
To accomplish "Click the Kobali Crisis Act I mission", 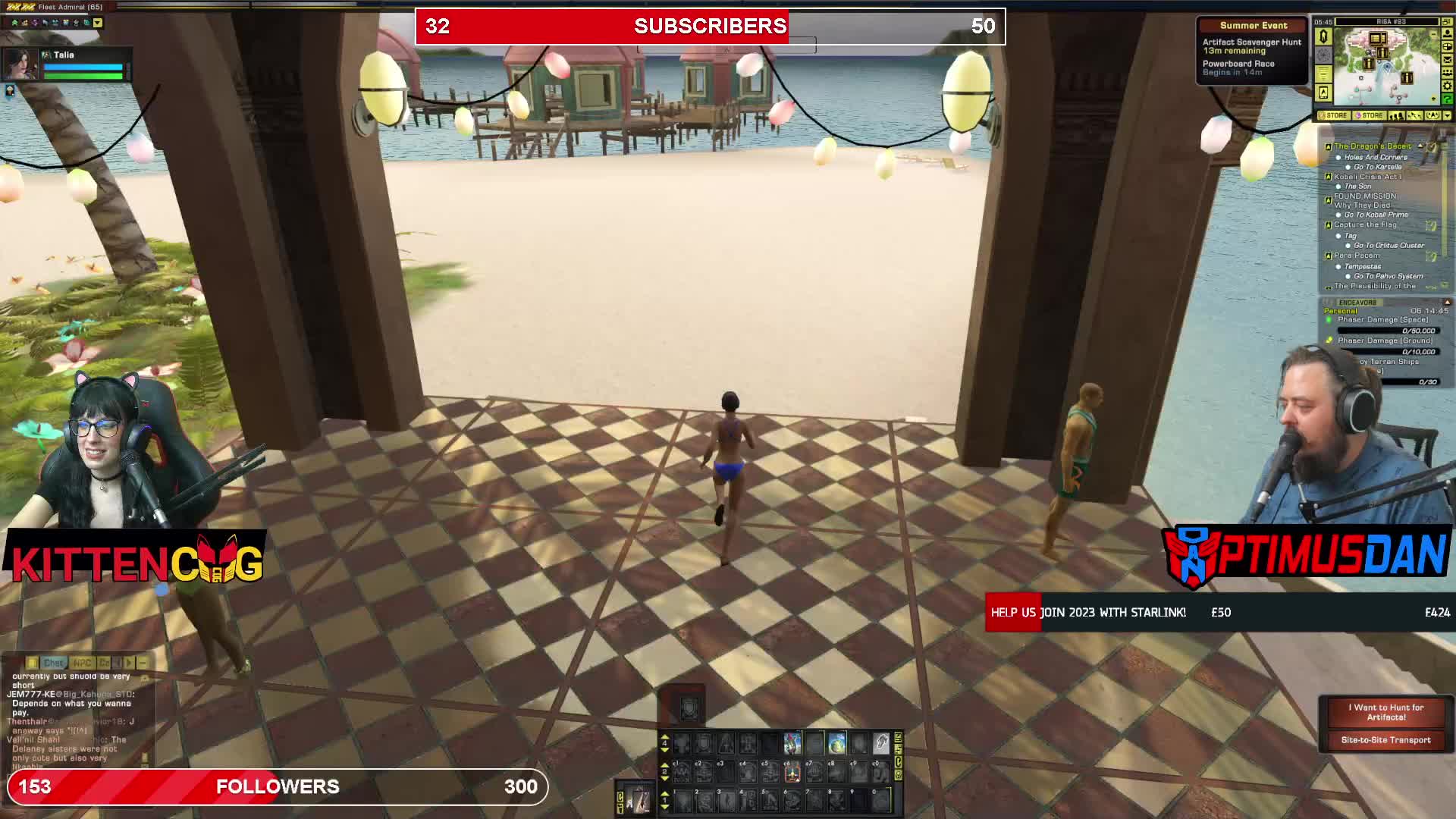I will pyautogui.click(x=1368, y=177).
